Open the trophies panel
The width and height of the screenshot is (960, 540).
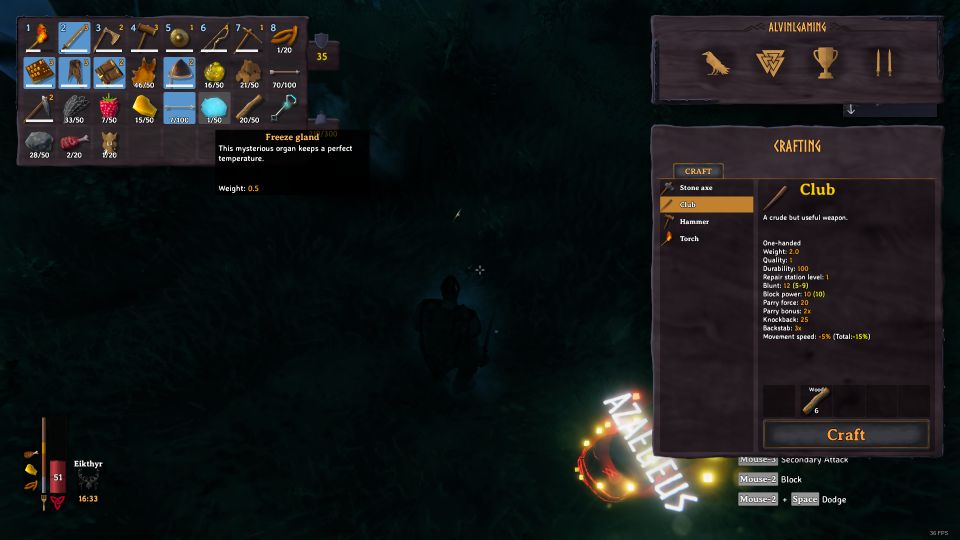click(824, 64)
